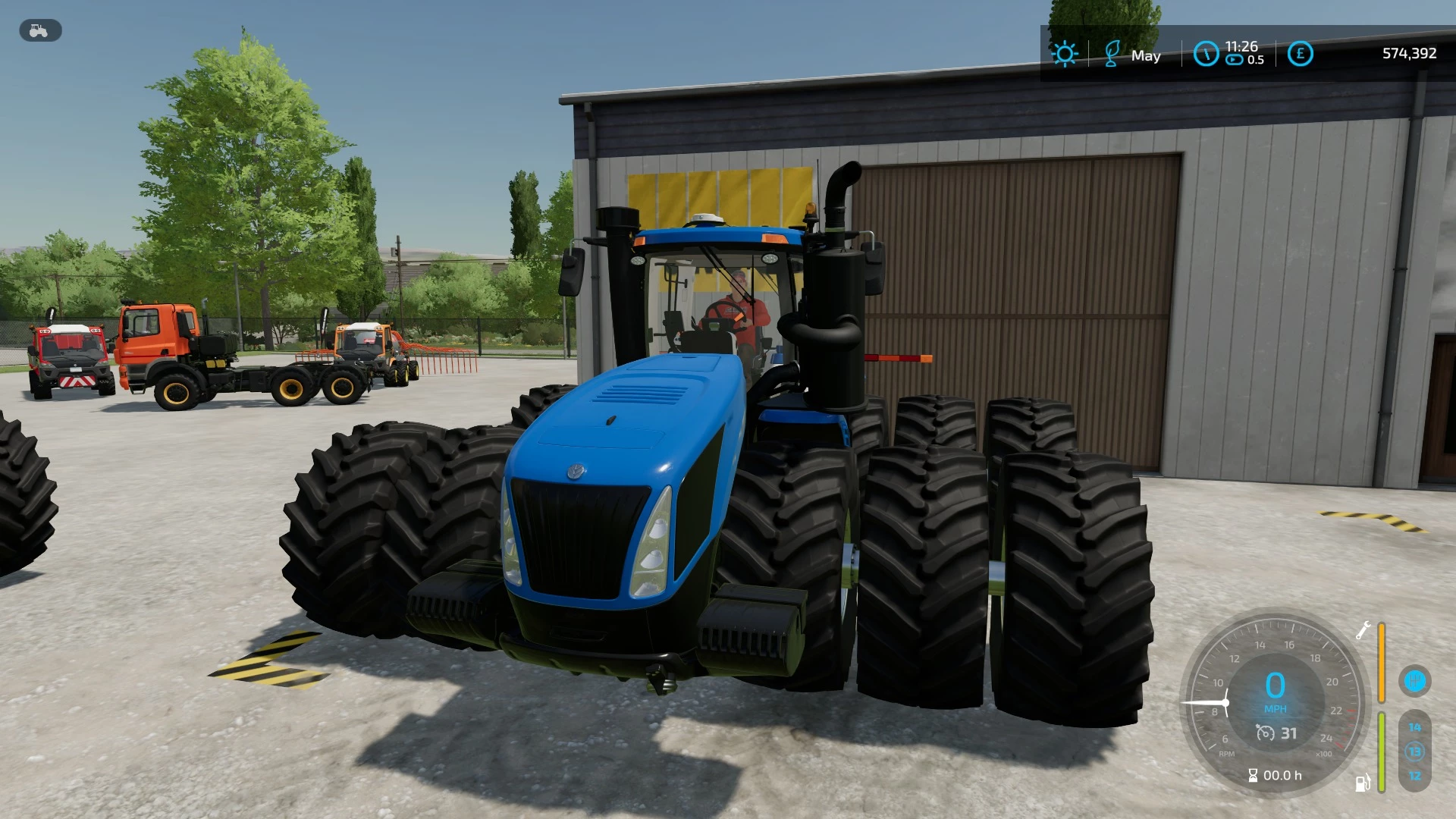Click the circled gear 13 indicator

point(1415,752)
